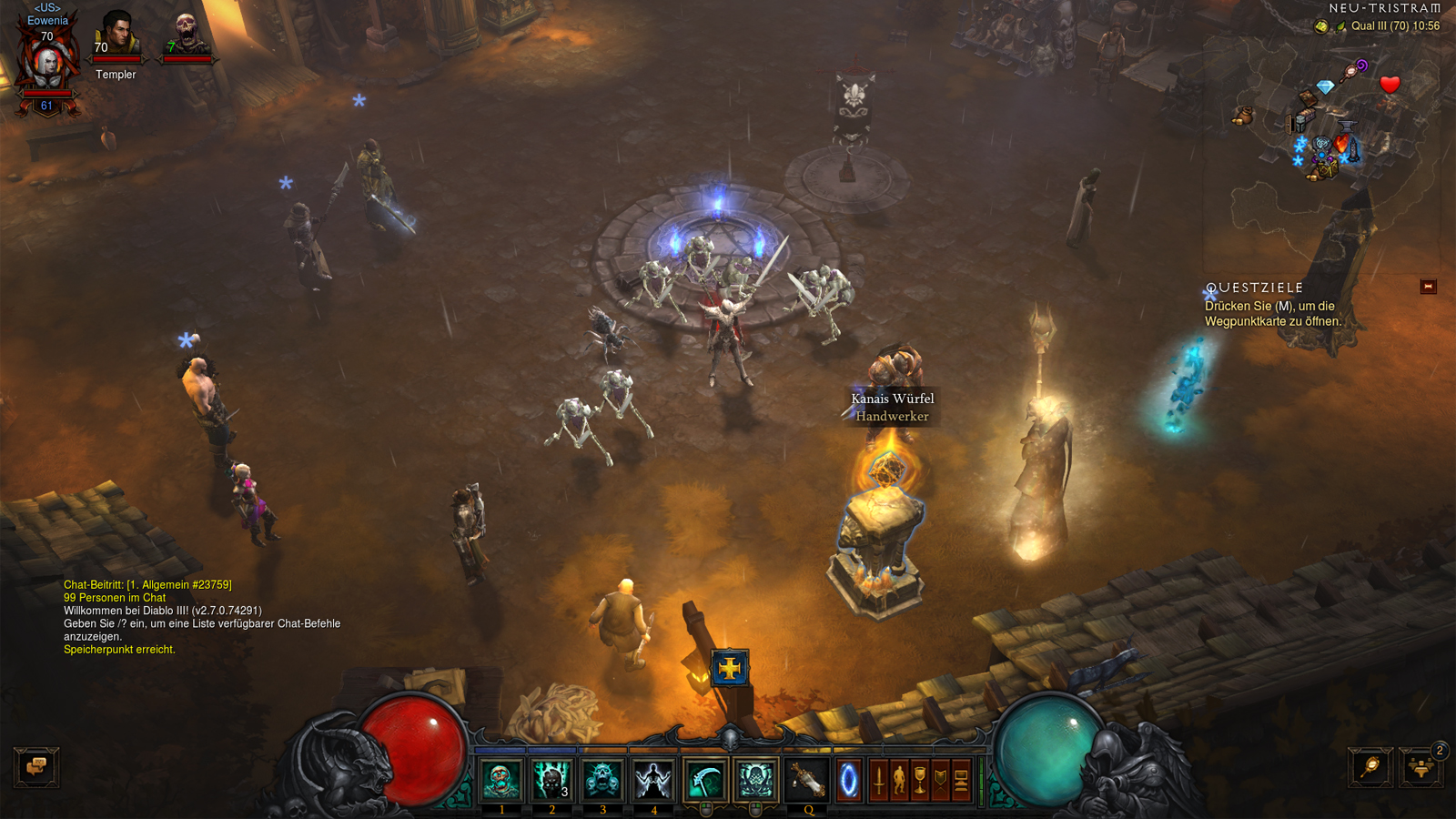Viewport: 1456px width, 819px height.
Task: Open the game menu computer icon
Action: coord(962,781)
